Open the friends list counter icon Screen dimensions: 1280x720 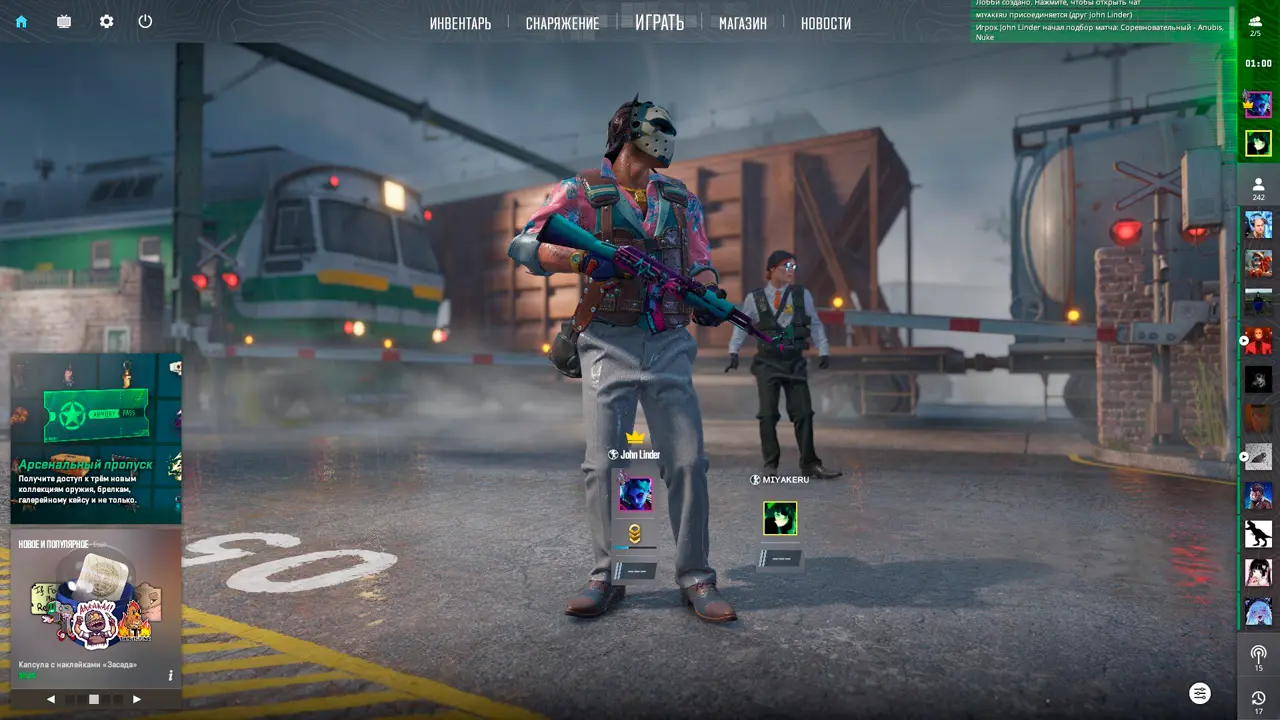1258,188
